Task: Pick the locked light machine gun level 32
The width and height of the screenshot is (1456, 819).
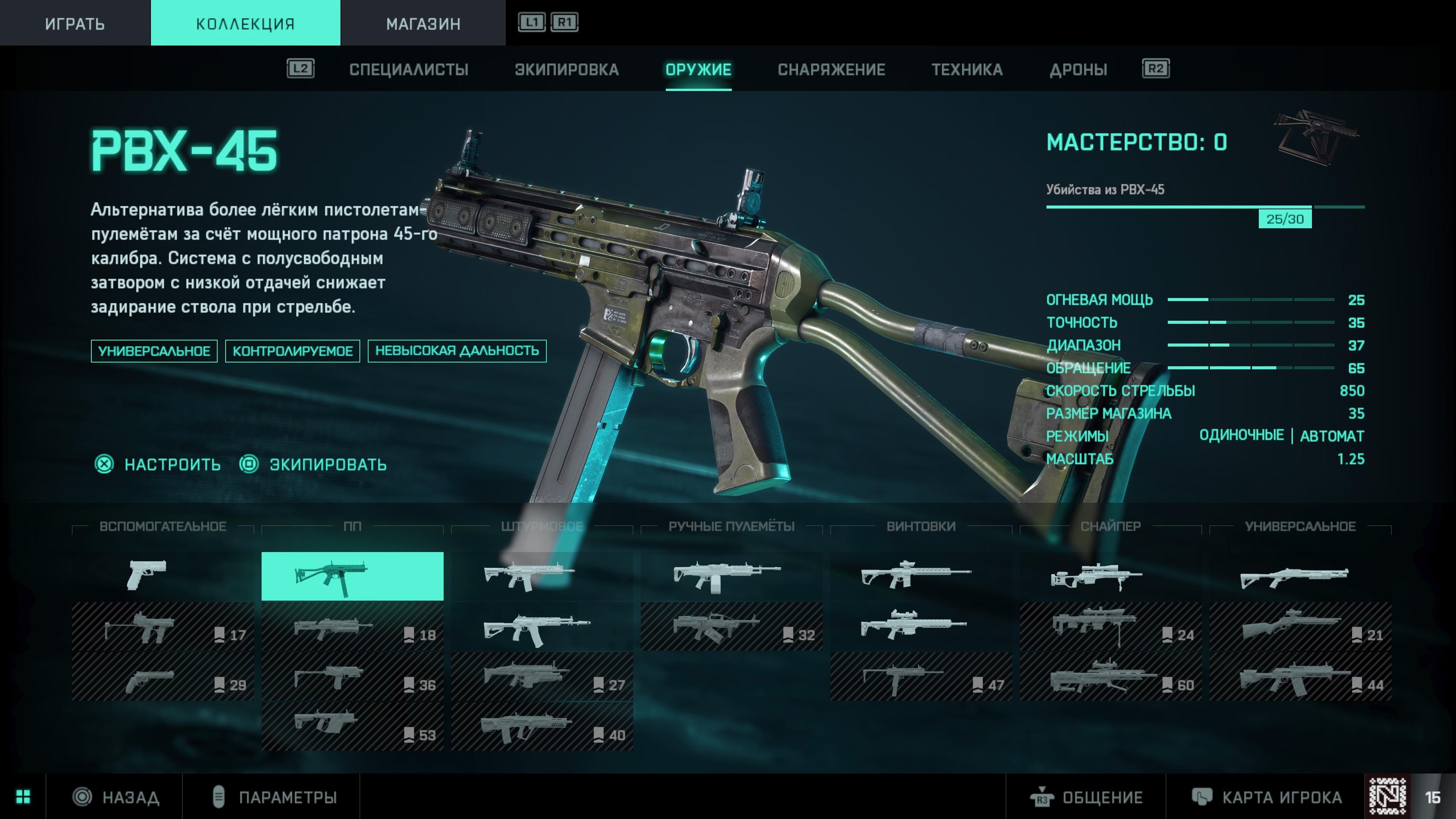Action: tap(731, 626)
